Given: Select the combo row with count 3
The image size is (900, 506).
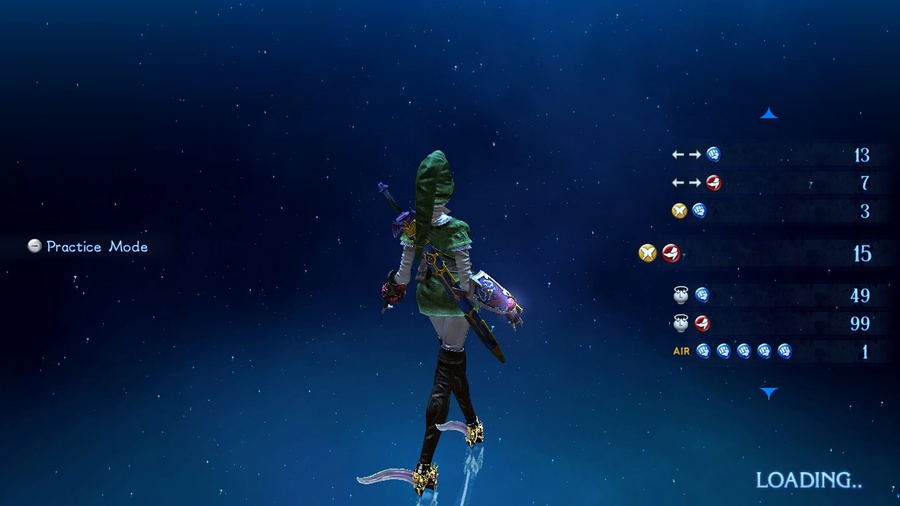Looking at the screenshot, I should (770, 211).
